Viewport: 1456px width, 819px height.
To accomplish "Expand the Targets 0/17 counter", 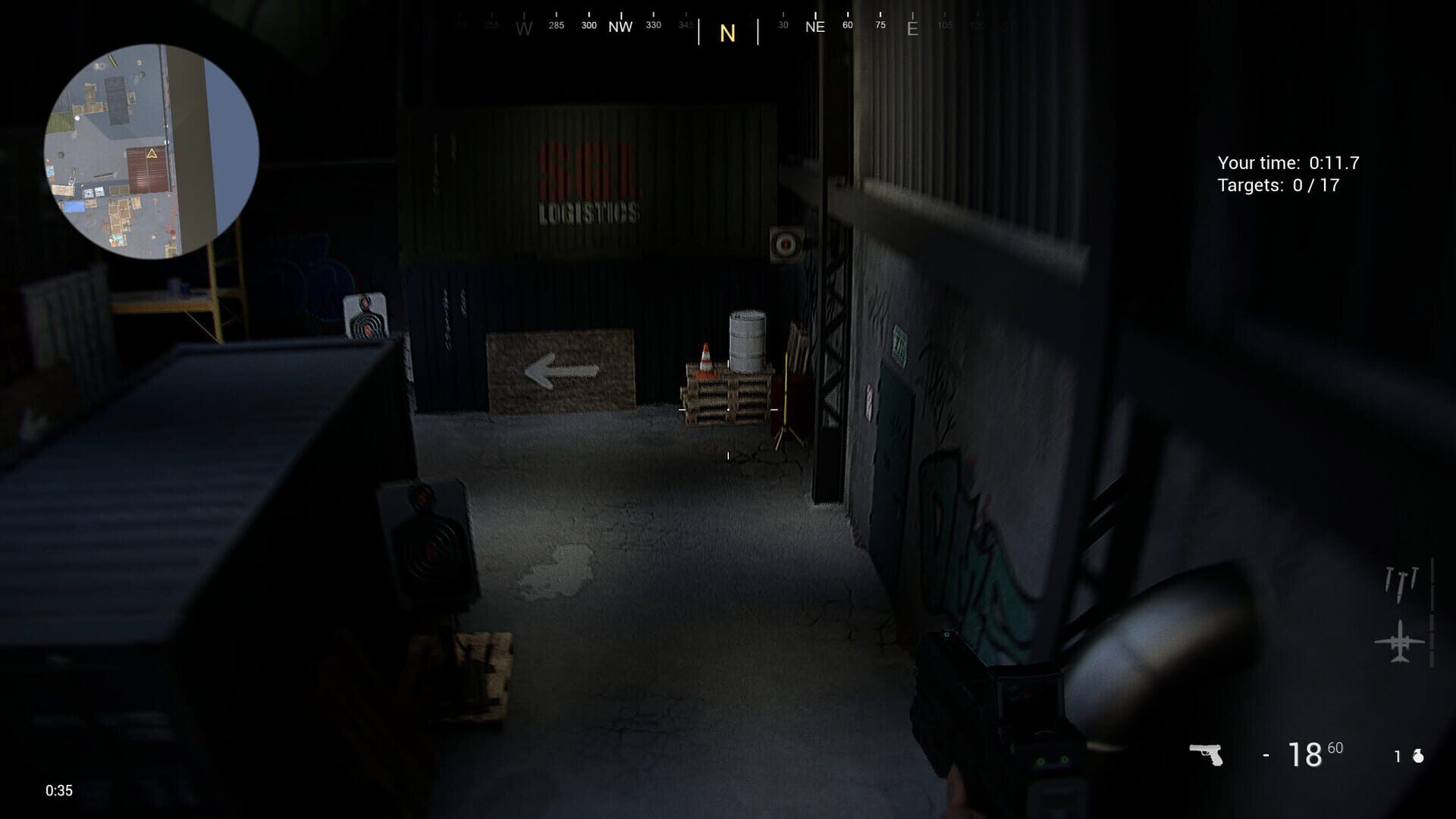I will click(x=1279, y=184).
